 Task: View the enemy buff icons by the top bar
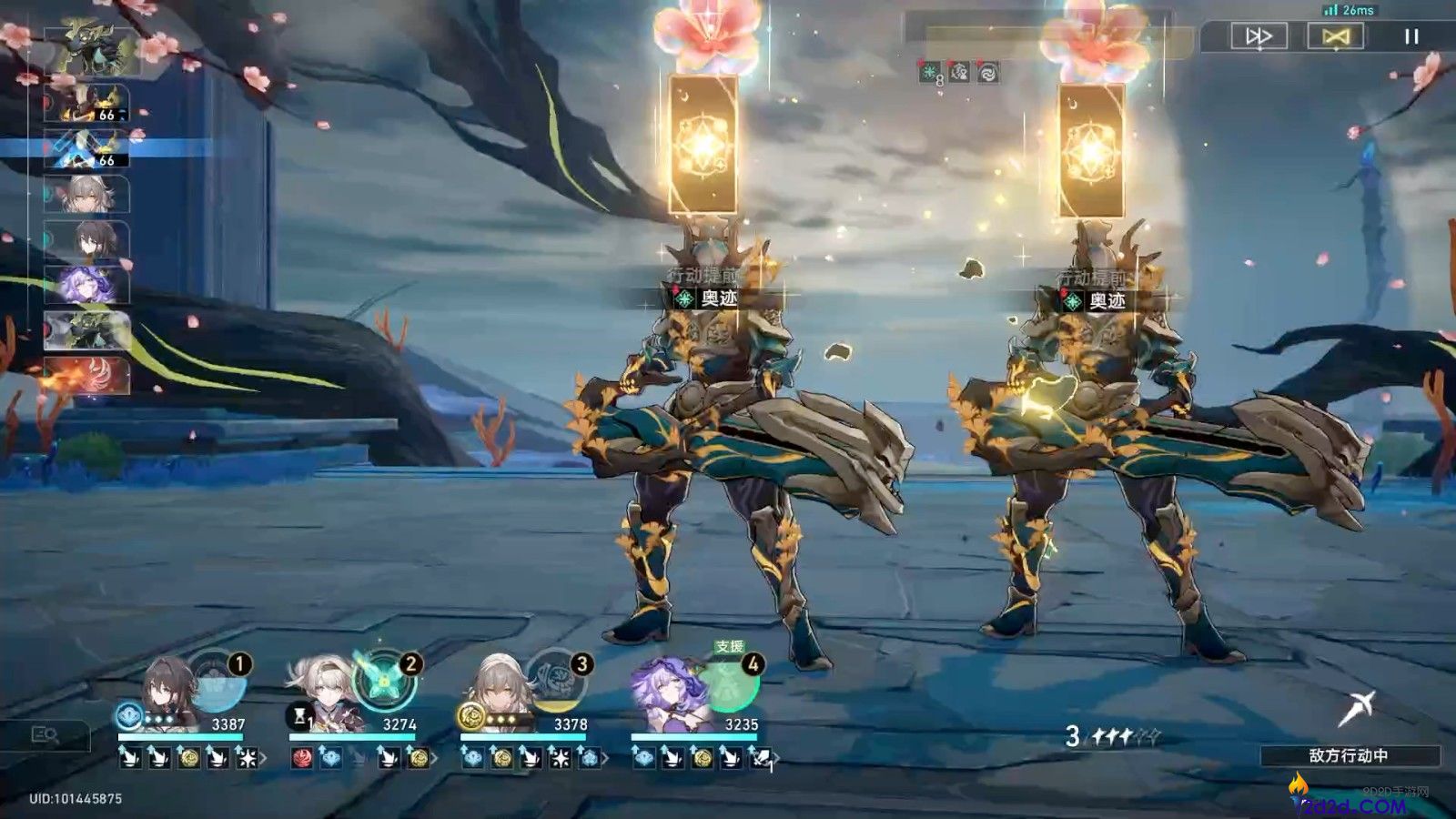tap(958, 73)
